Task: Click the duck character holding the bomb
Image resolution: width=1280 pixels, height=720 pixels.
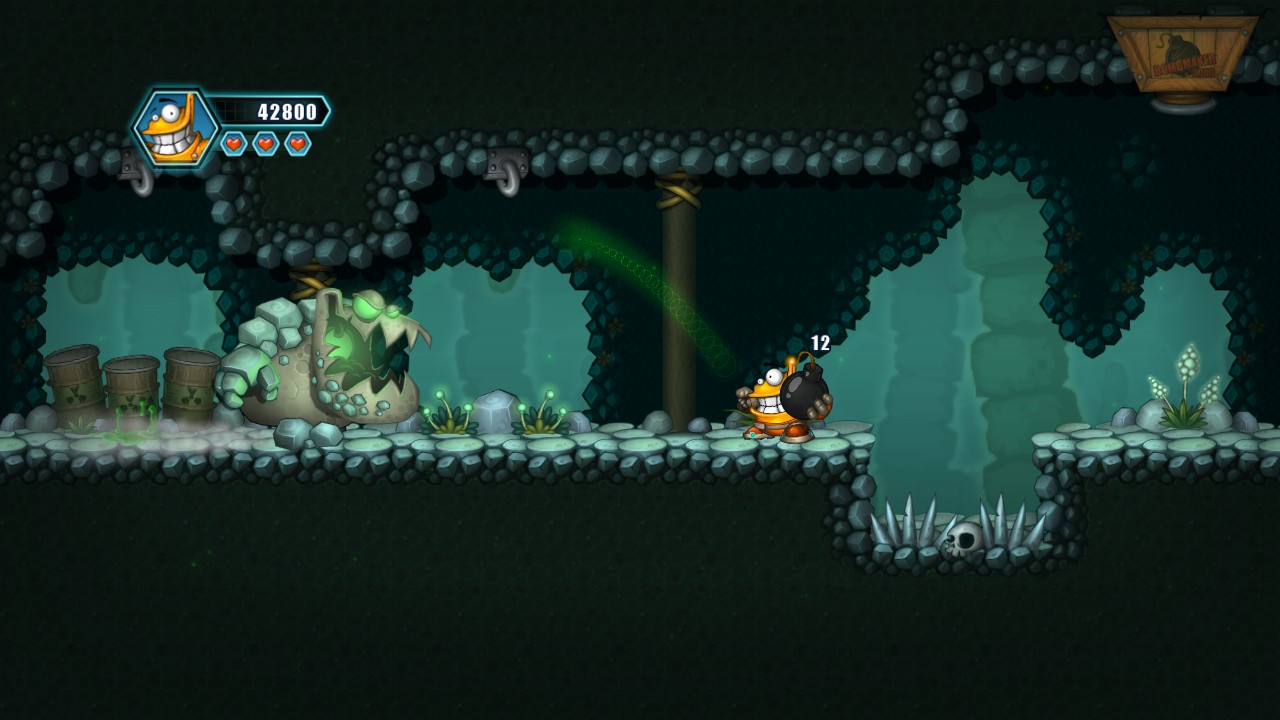Action: click(x=770, y=400)
